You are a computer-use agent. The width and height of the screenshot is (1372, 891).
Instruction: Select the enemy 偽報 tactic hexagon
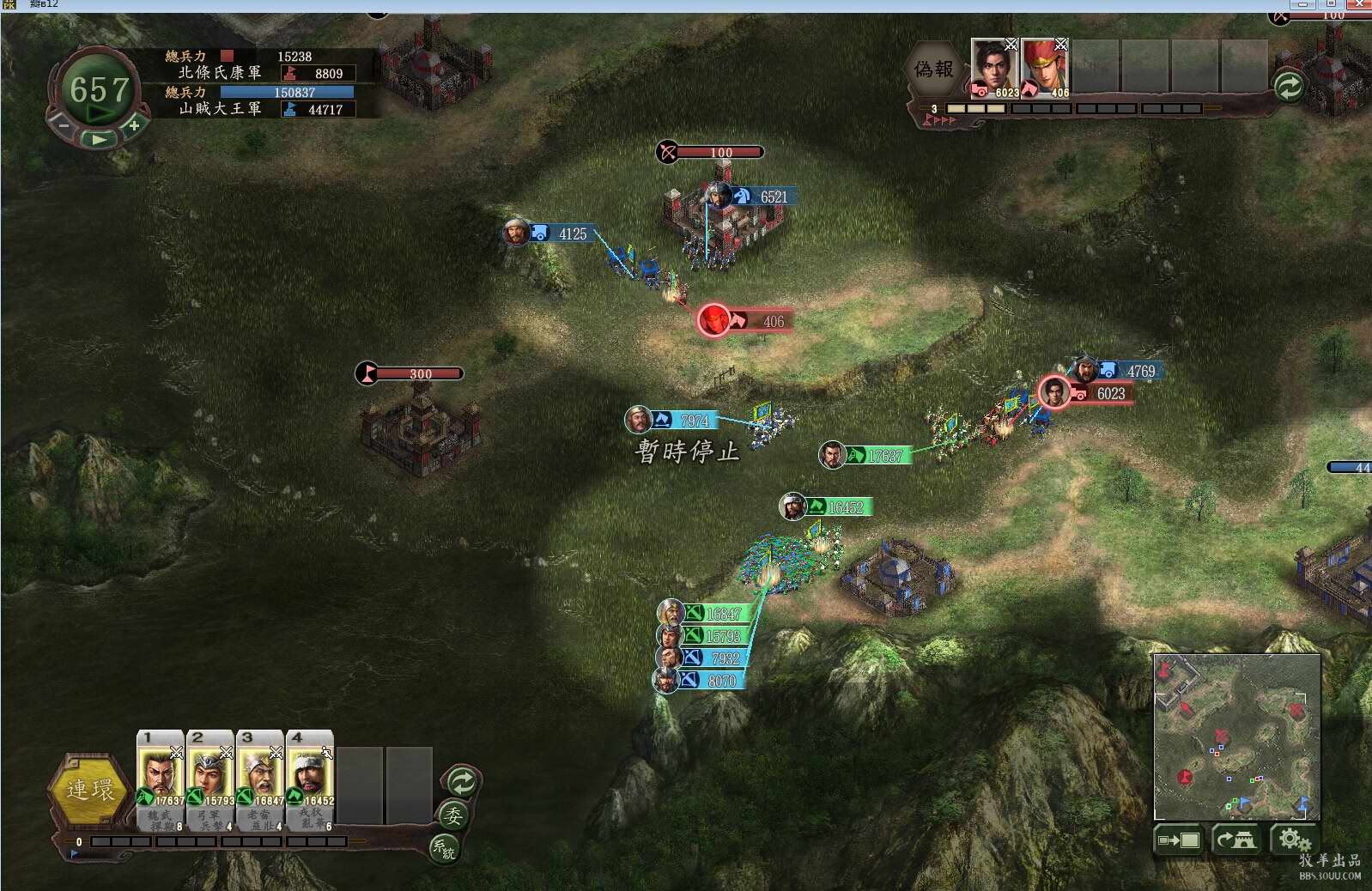pyautogui.click(x=934, y=70)
